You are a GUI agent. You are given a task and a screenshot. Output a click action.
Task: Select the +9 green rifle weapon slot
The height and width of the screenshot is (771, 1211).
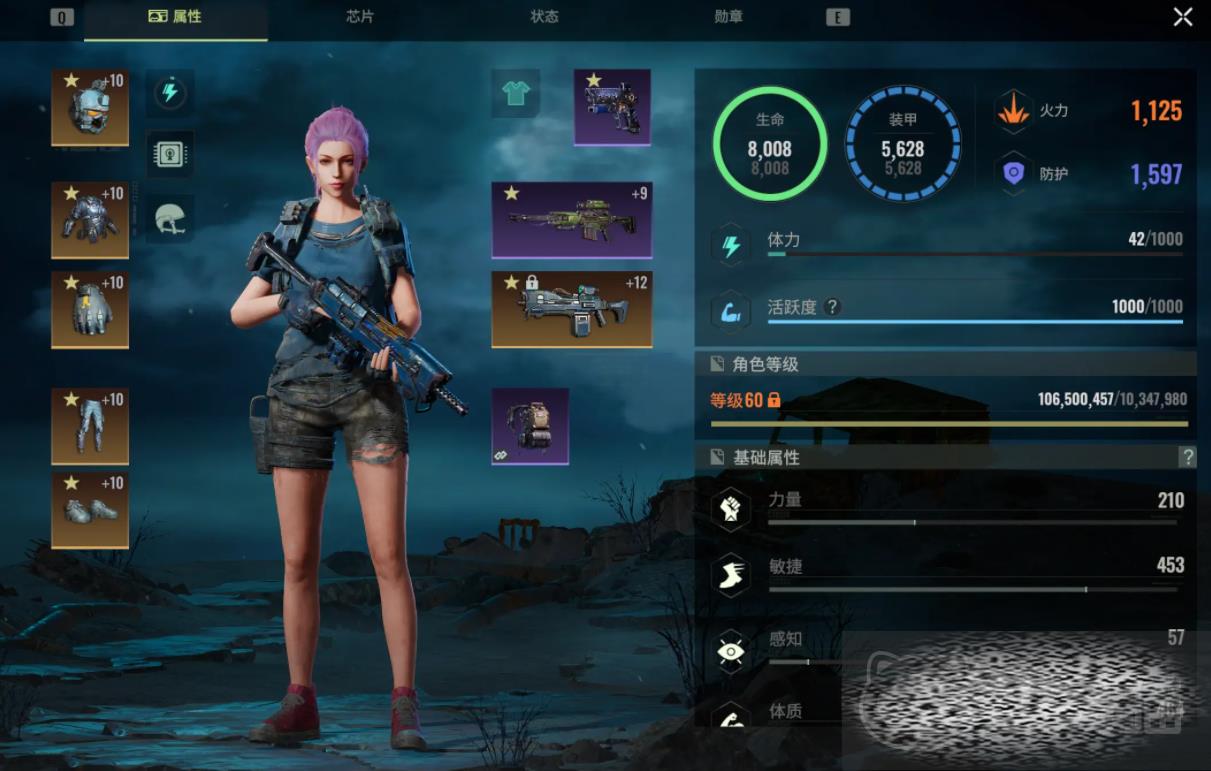click(x=572, y=219)
